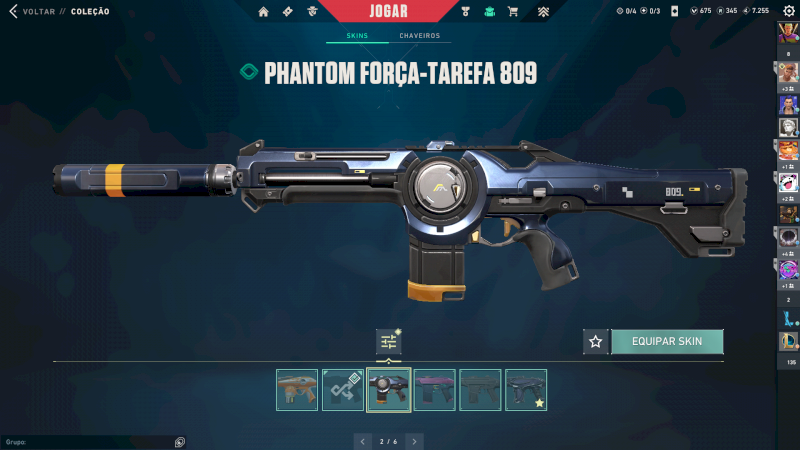The height and width of the screenshot is (450, 800).
Task: Go back using the Voltar button
Action: (30, 11)
